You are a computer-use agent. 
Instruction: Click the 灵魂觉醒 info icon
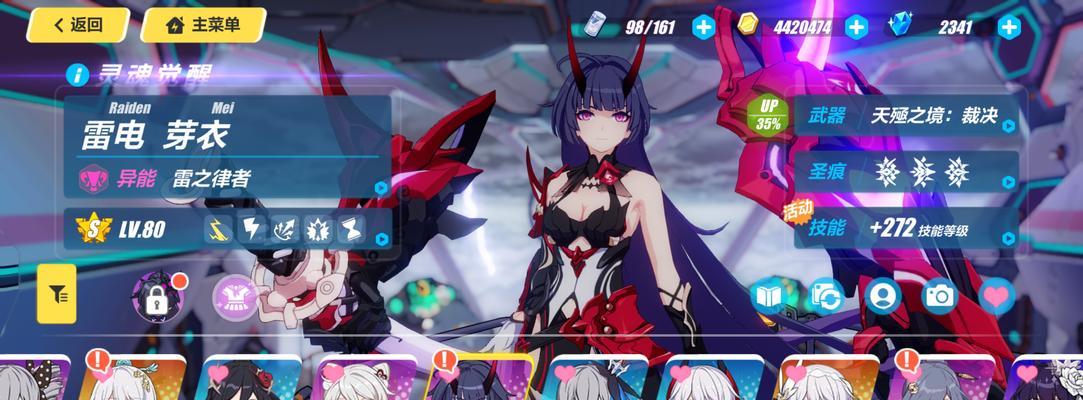pos(76,75)
